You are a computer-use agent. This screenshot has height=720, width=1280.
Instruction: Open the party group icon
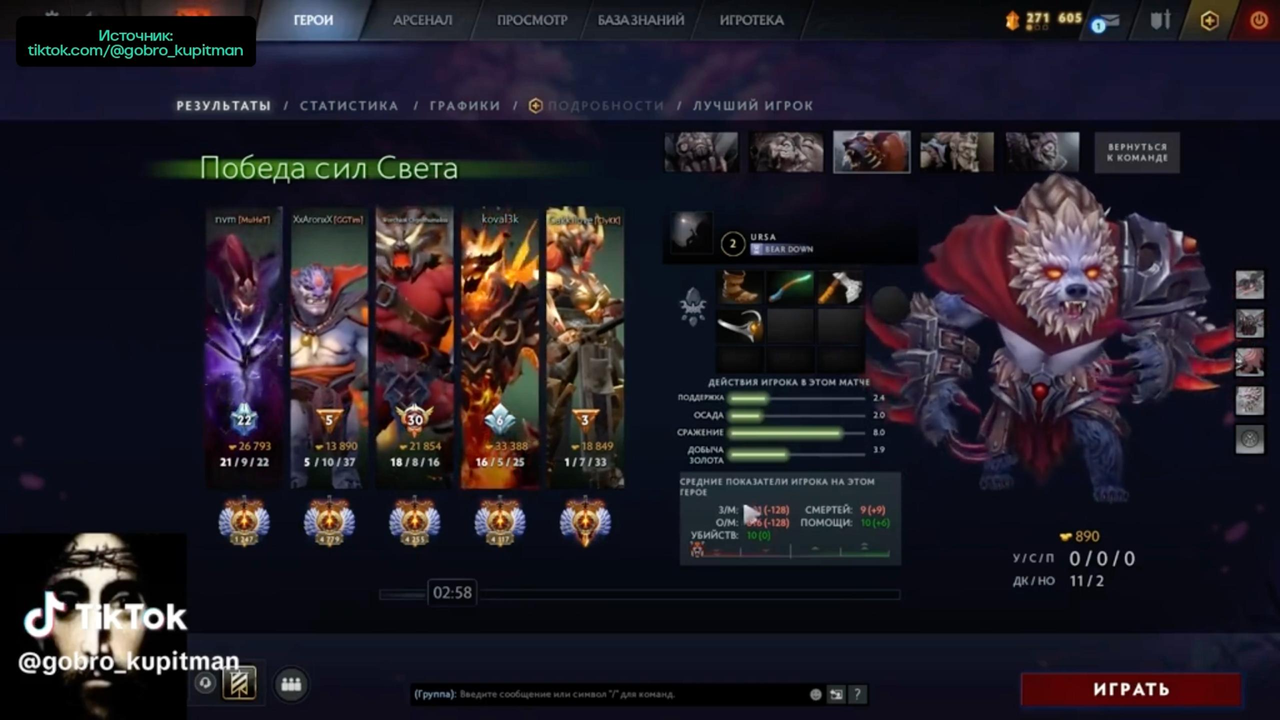click(291, 684)
